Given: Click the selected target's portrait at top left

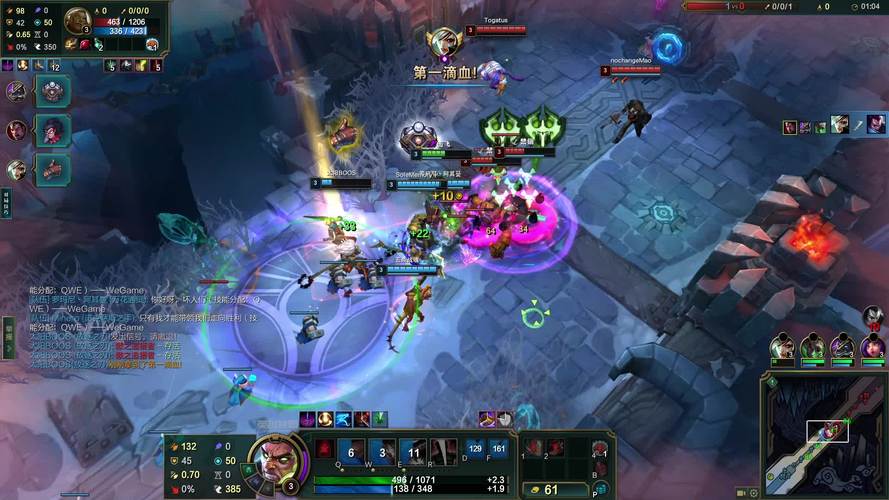Looking at the screenshot, I should tap(78, 21).
